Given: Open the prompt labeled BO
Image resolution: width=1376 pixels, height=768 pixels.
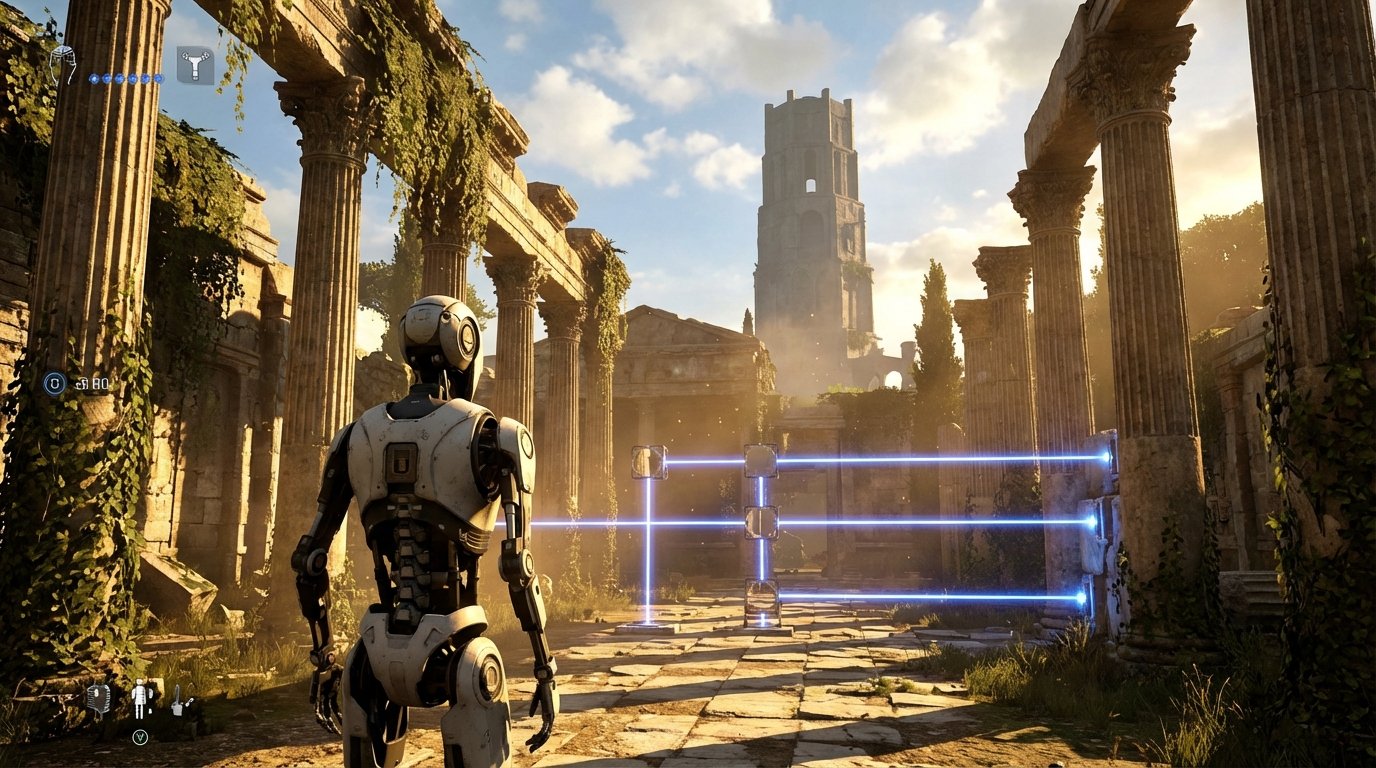Looking at the screenshot, I should point(94,382).
